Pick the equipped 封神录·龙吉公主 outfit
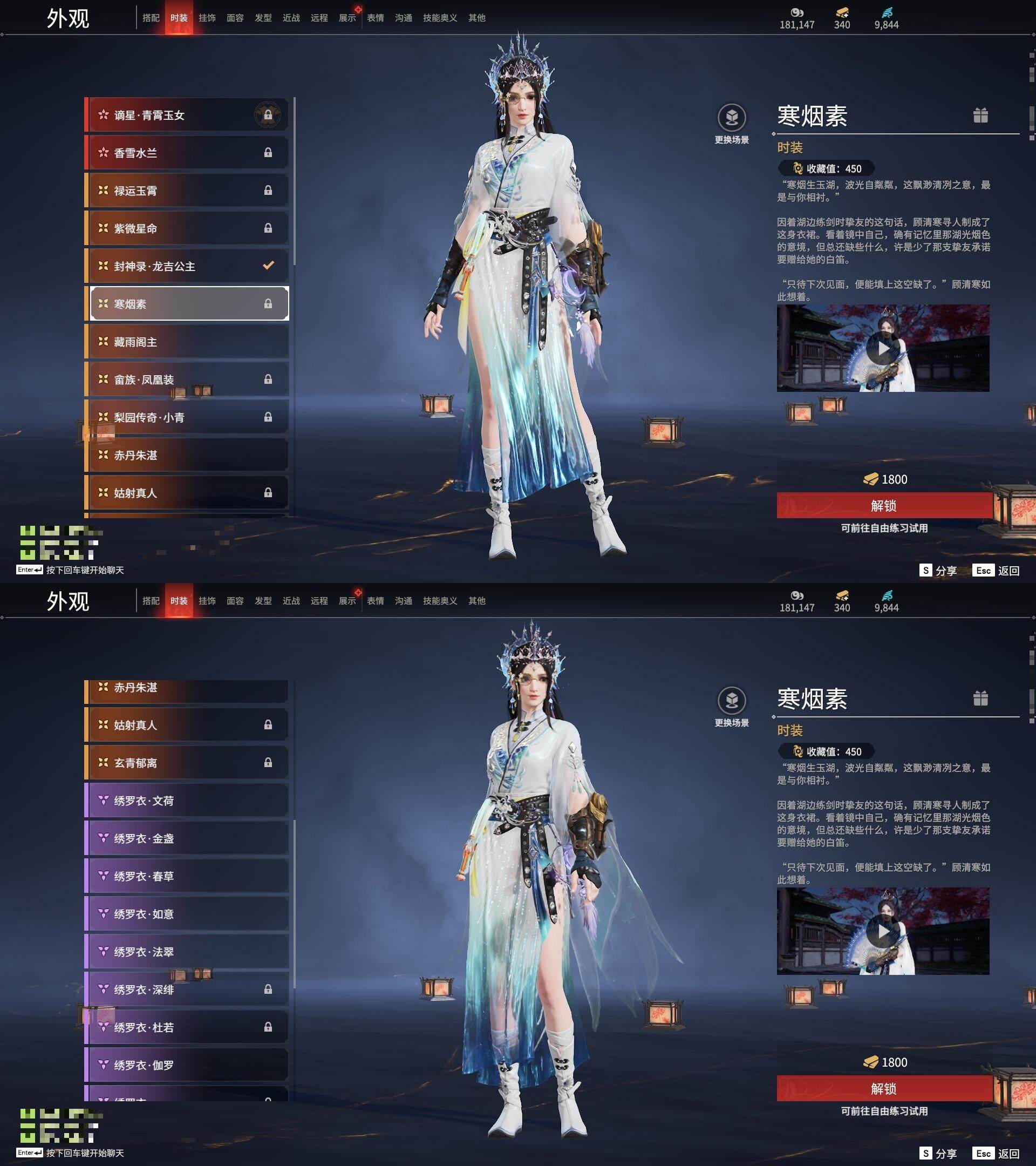The width and height of the screenshot is (1036, 1166). (187, 267)
